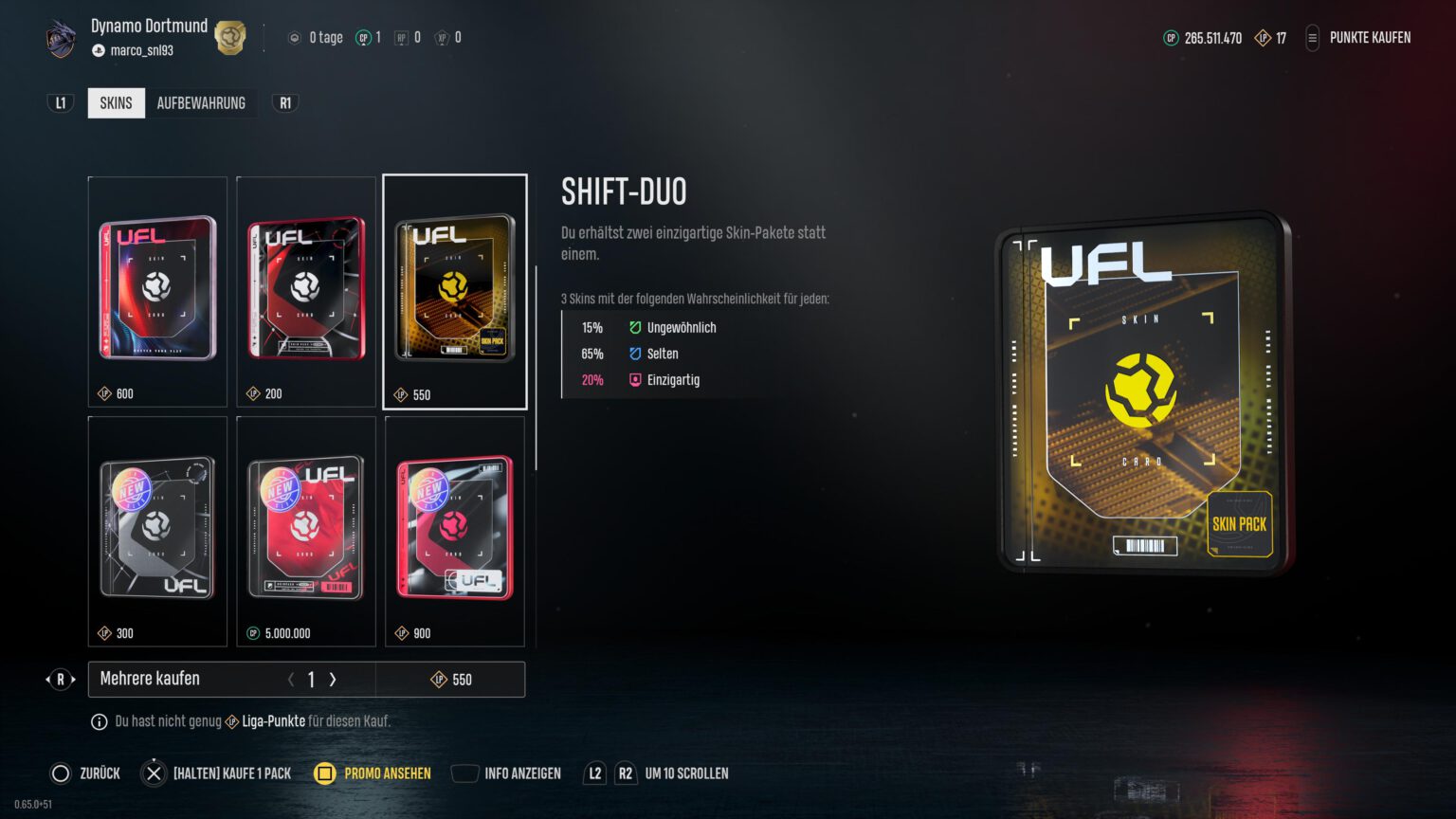Click the gold trophy emblem next to club name
This screenshot has height=819, width=1456.
pos(227,37)
